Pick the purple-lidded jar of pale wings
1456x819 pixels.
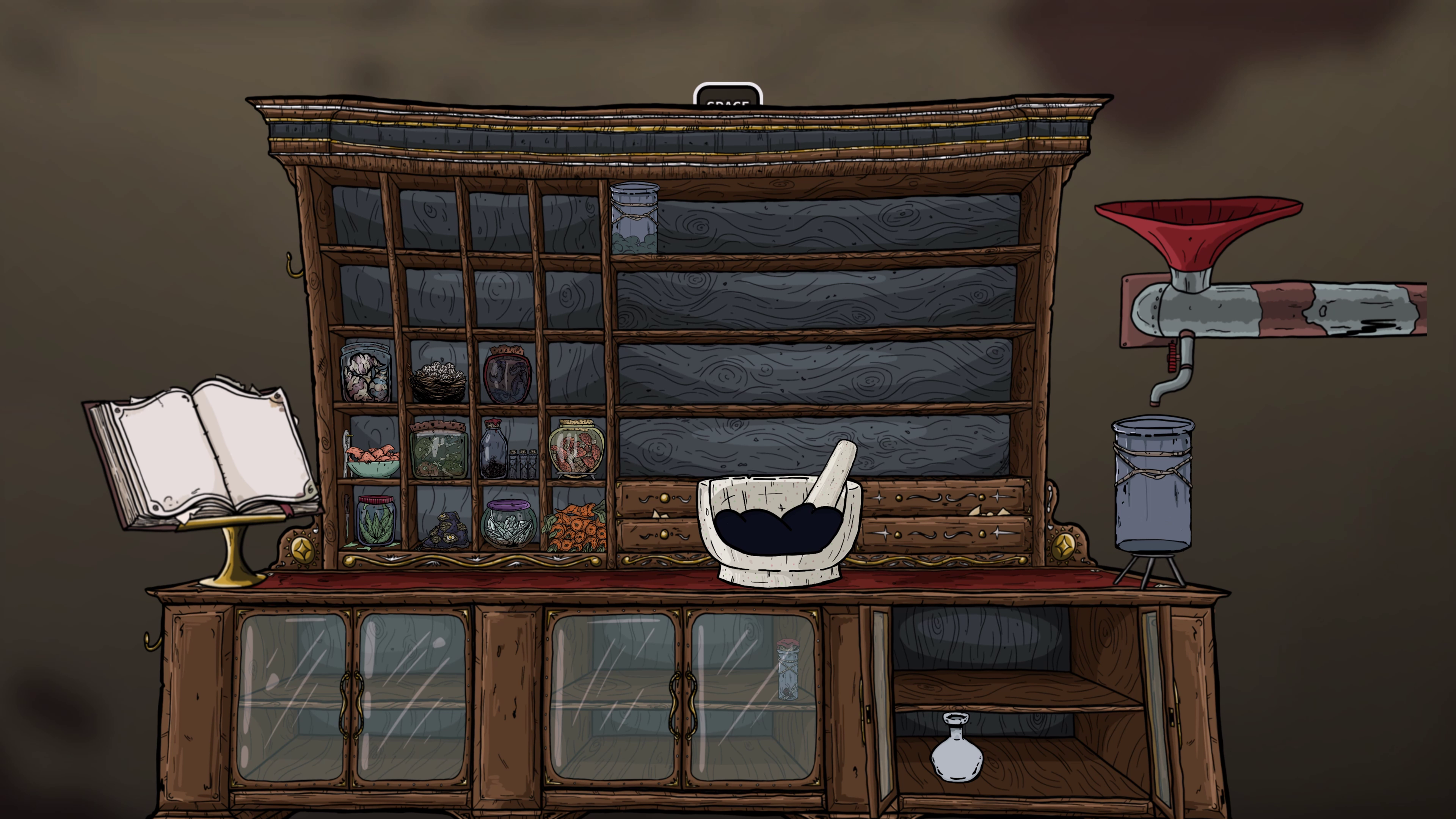coord(508,524)
